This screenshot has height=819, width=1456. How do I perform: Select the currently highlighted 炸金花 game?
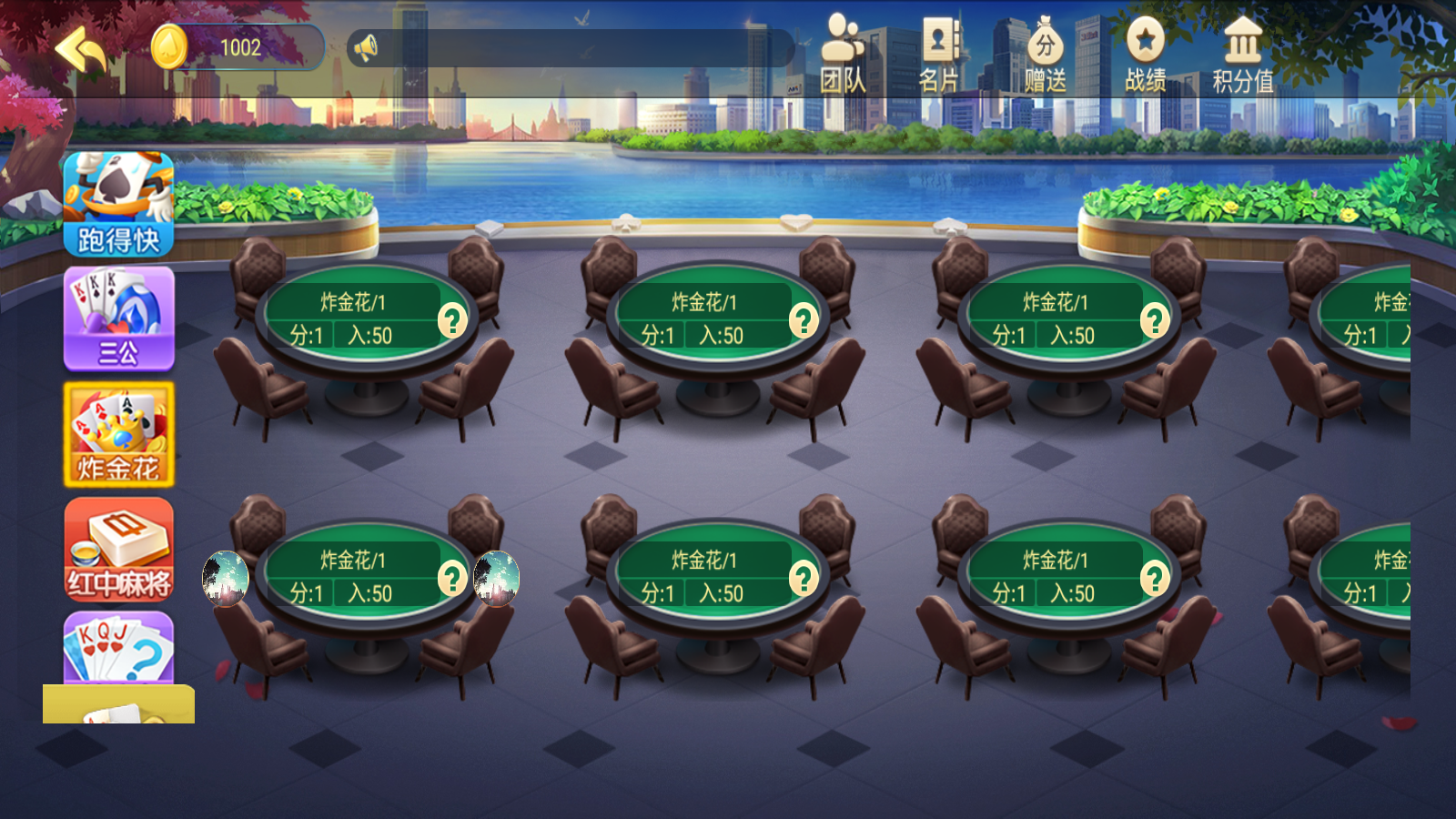coord(118,435)
